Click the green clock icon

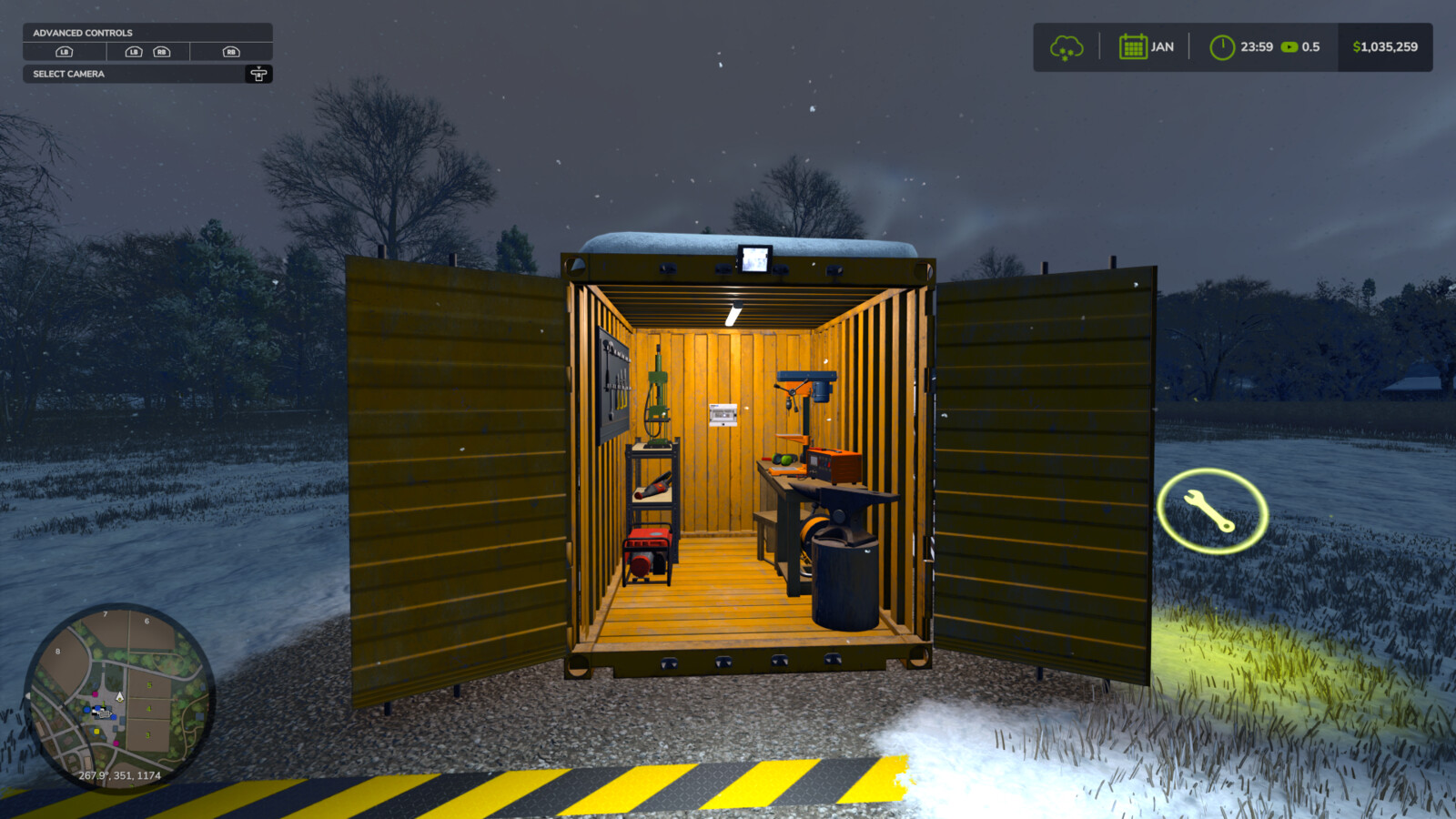click(x=1221, y=47)
